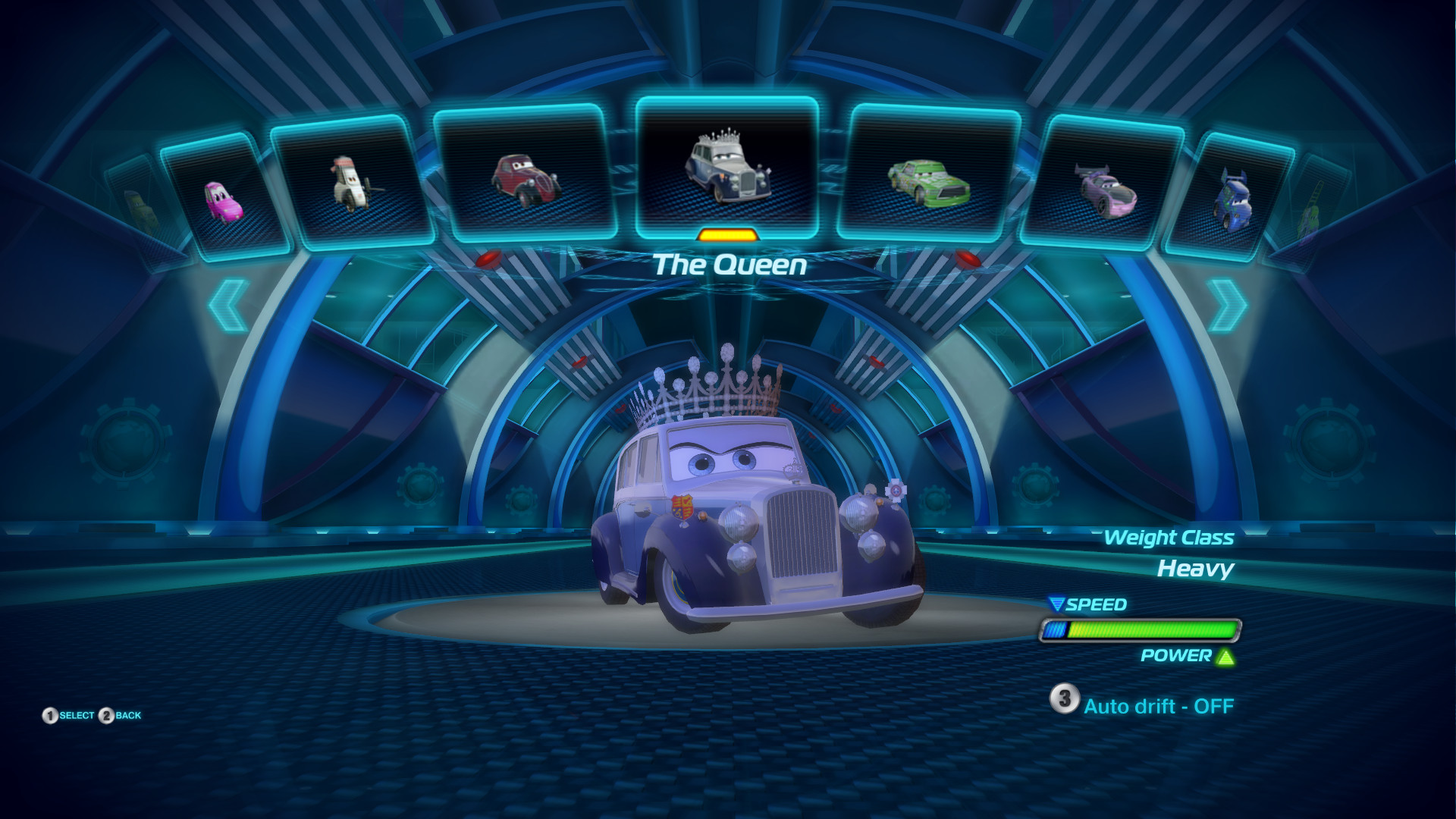Viewport: 1456px width, 819px height.
Task: Choose the pink car character tile
Action: tap(224, 199)
